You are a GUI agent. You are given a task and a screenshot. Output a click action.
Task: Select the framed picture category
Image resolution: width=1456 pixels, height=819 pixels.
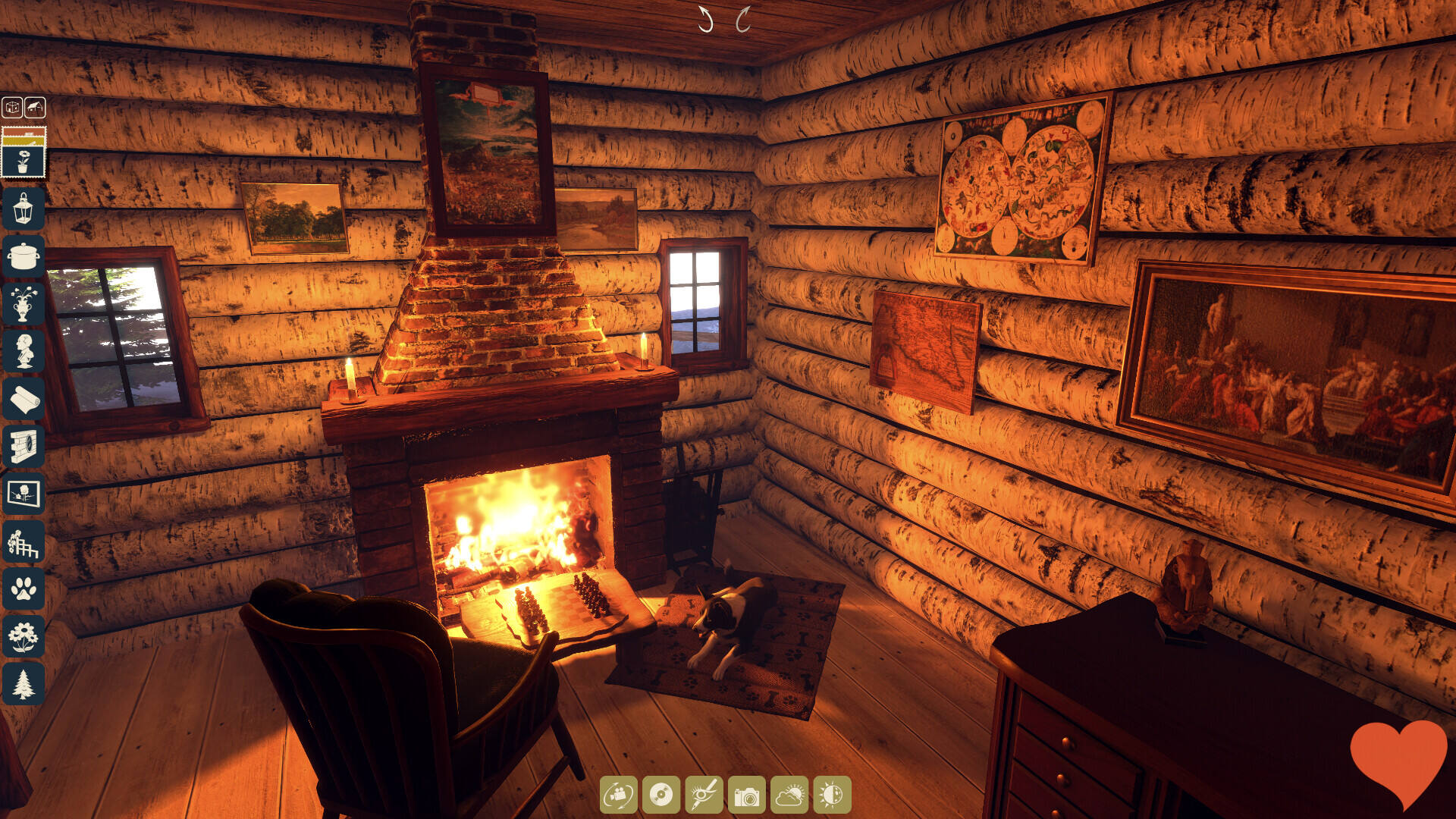point(24,494)
